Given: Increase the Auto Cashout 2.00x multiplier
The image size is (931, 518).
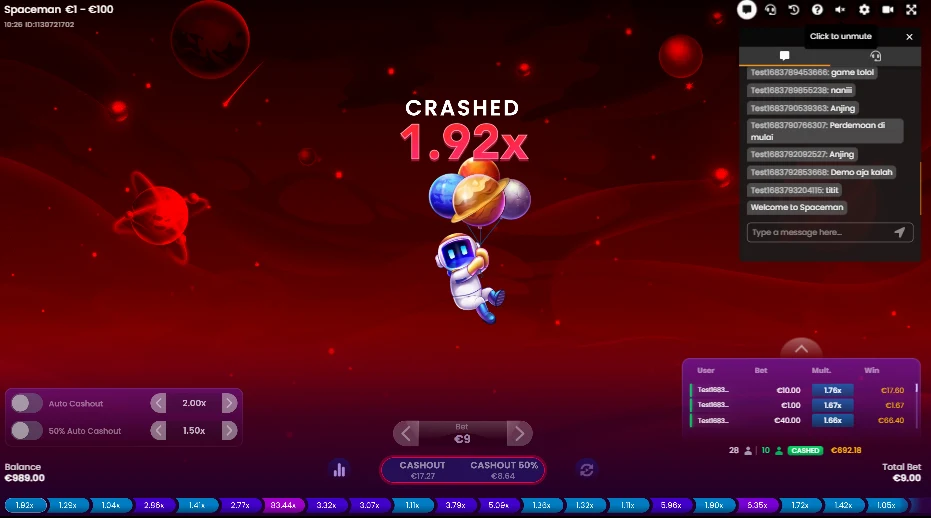Looking at the screenshot, I should click(x=229, y=403).
